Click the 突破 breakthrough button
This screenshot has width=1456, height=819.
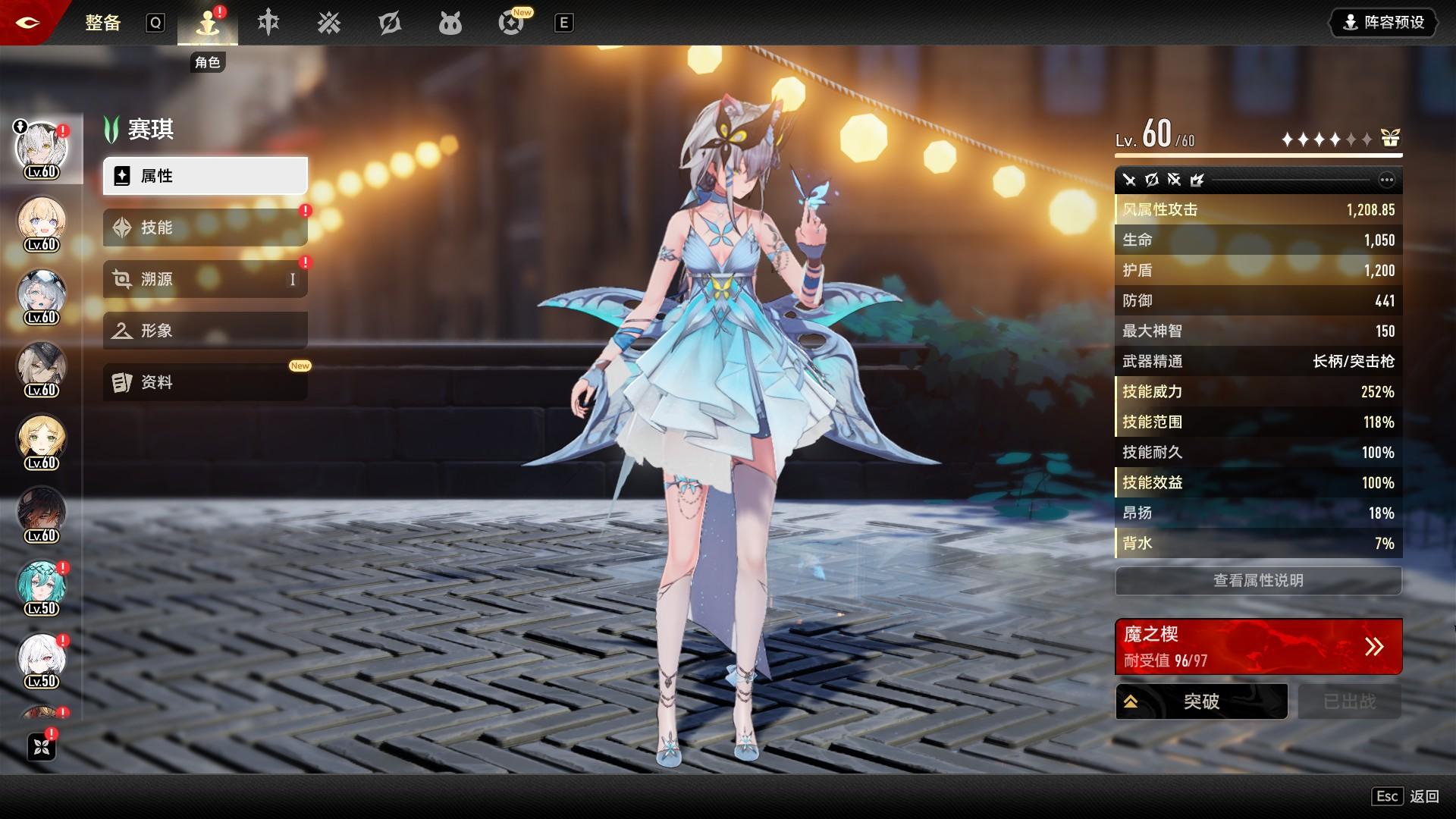1201,701
